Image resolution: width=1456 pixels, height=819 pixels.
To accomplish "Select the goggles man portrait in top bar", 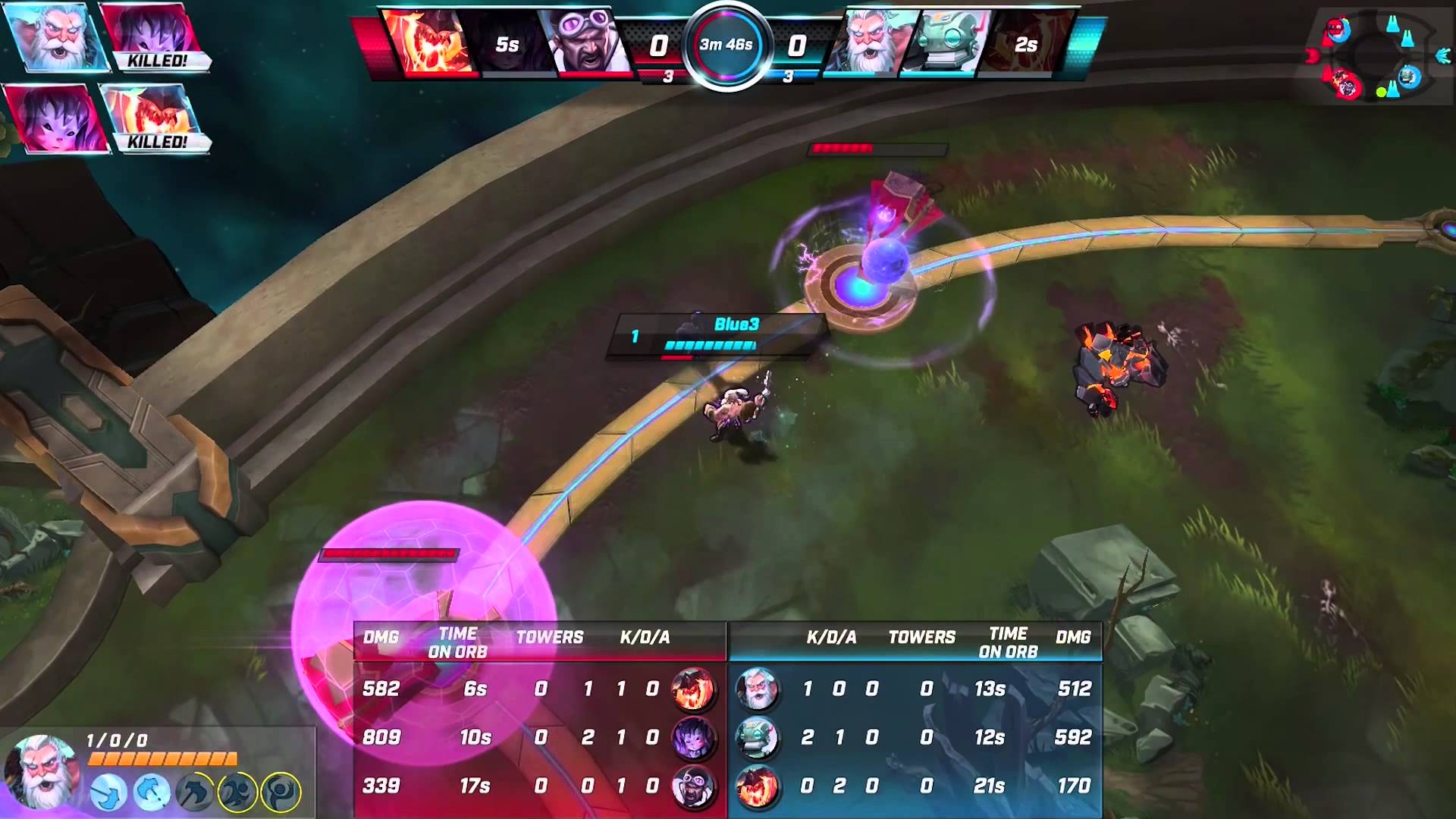I will pyautogui.click(x=586, y=42).
